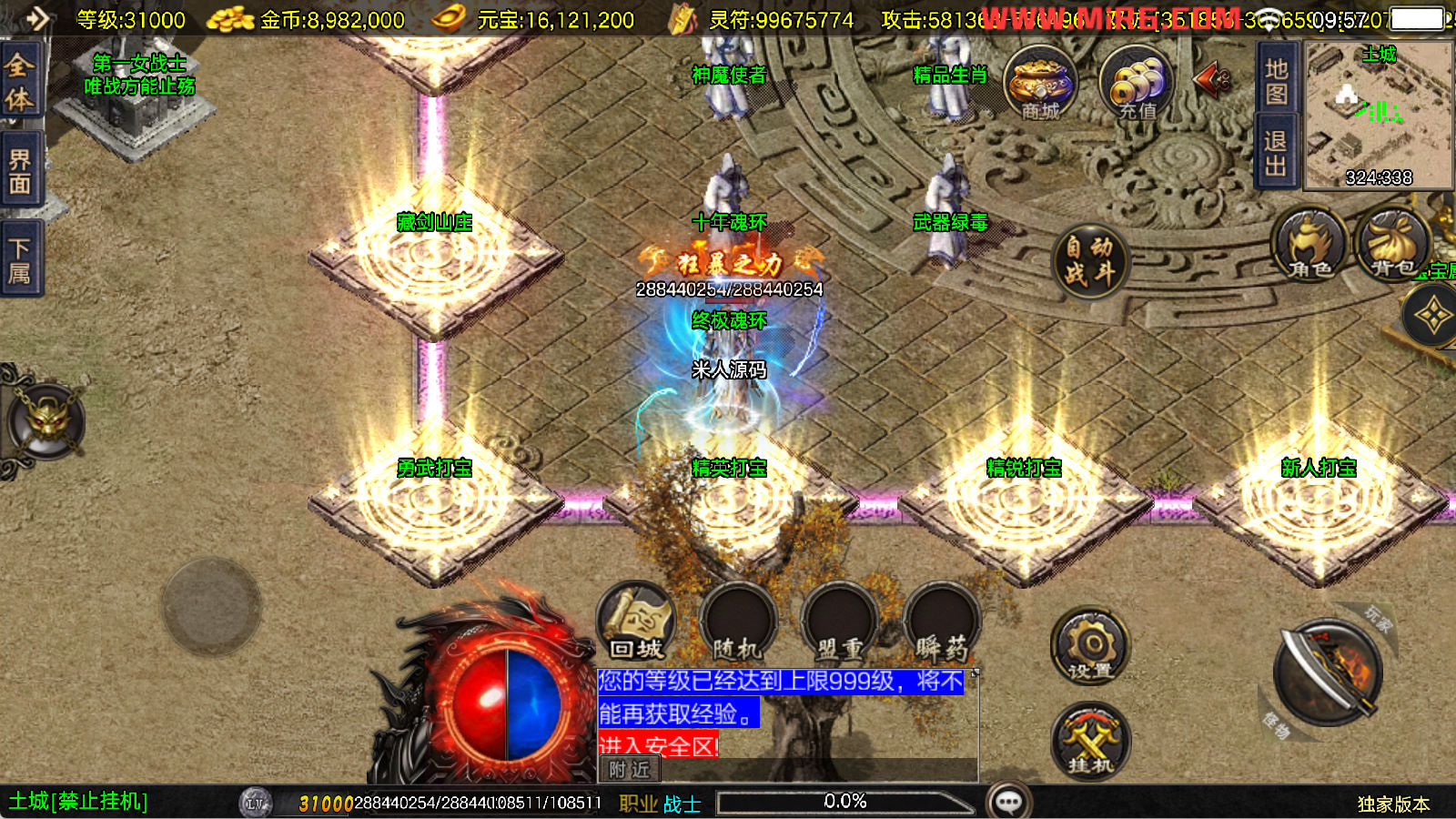Use the 回城 return scroll
Image resolution: width=1456 pixels, height=819 pixels.
pos(636,622)
